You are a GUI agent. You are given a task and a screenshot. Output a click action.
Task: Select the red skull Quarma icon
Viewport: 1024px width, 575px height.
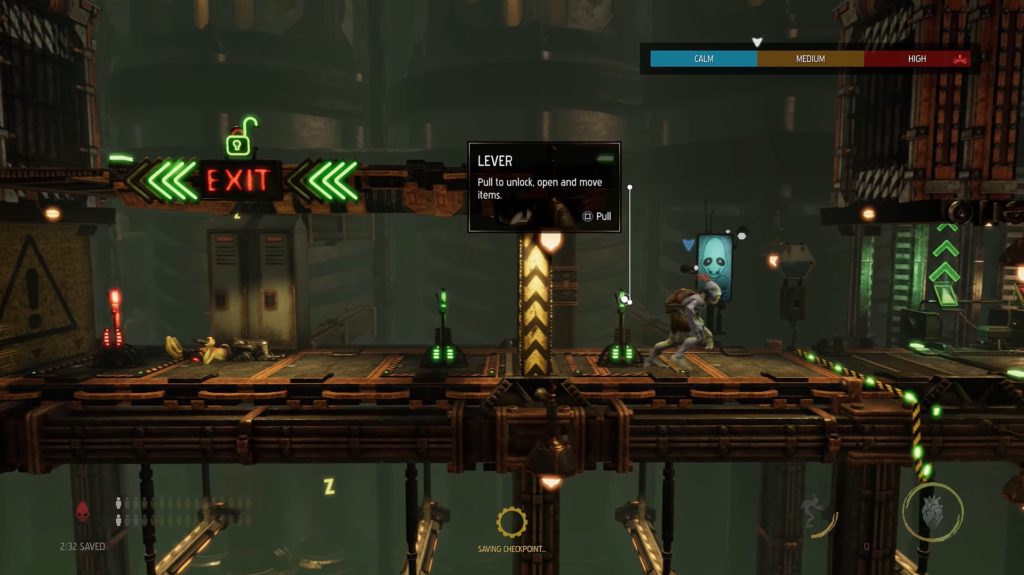pos(83,512)
